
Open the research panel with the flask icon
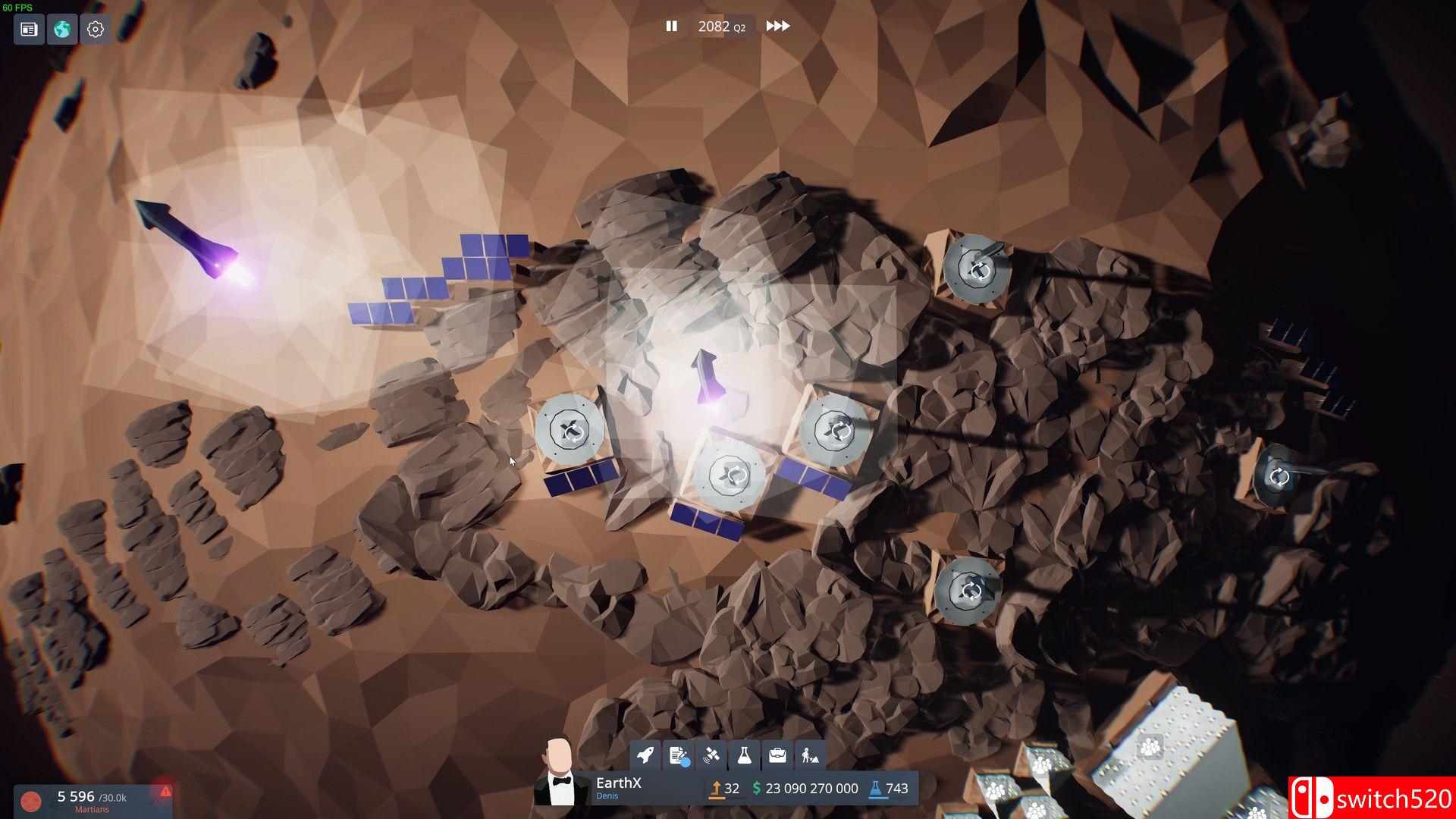[x=744, y=755]
